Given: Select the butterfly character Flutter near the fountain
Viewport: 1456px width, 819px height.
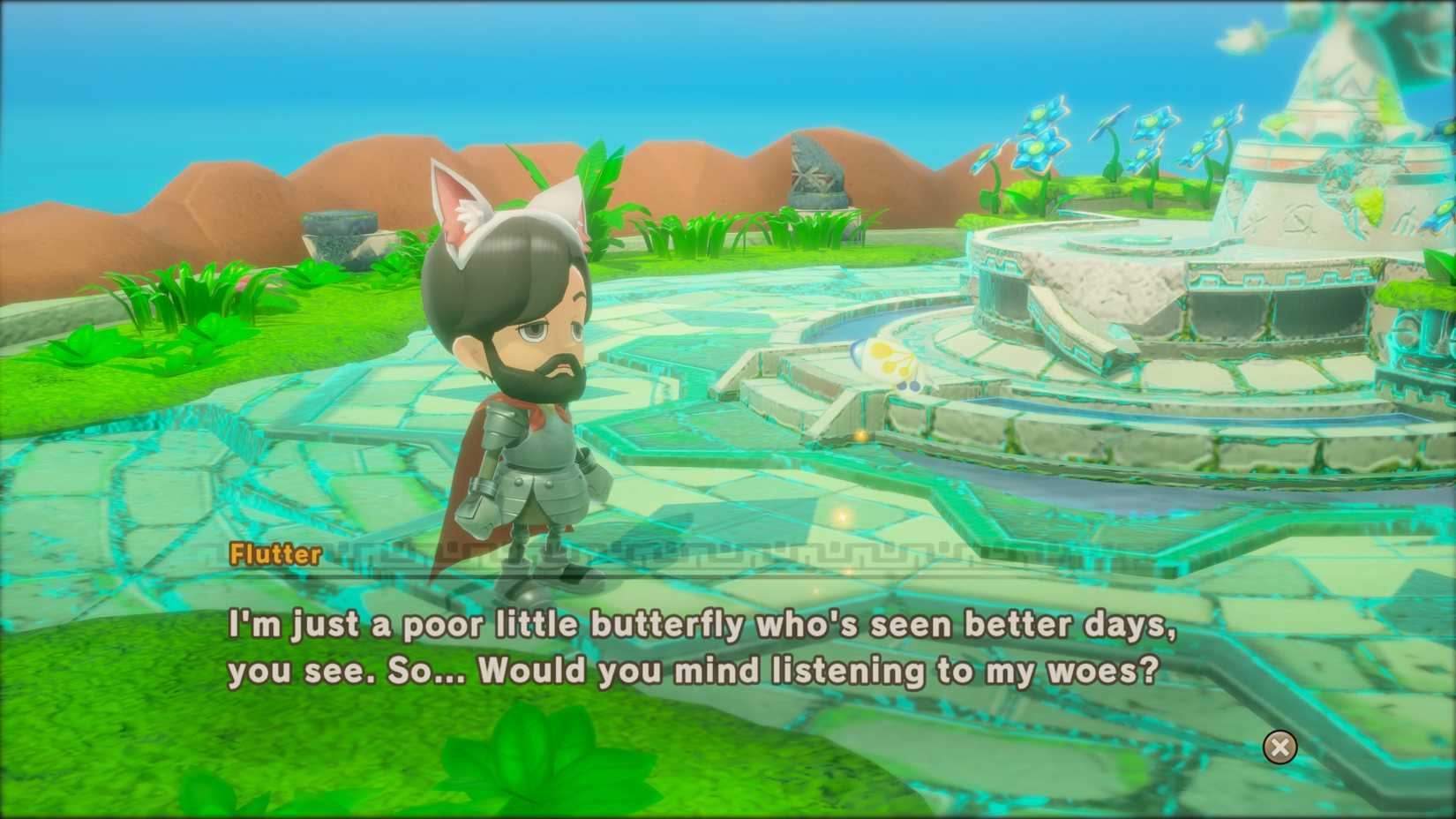Looking at the screenshot, I should (x=882, y=362).
